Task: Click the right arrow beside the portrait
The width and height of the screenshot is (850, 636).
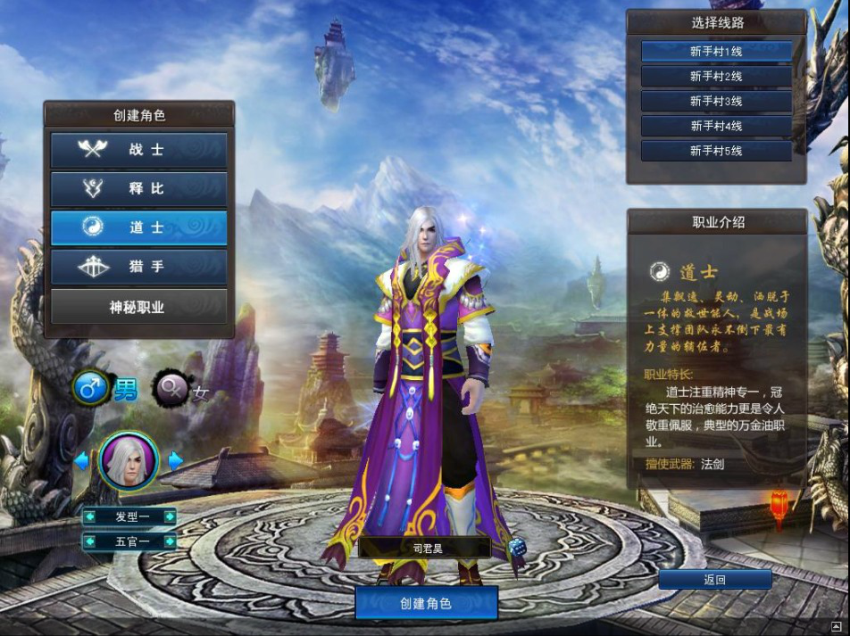Action: coord(176,461)
